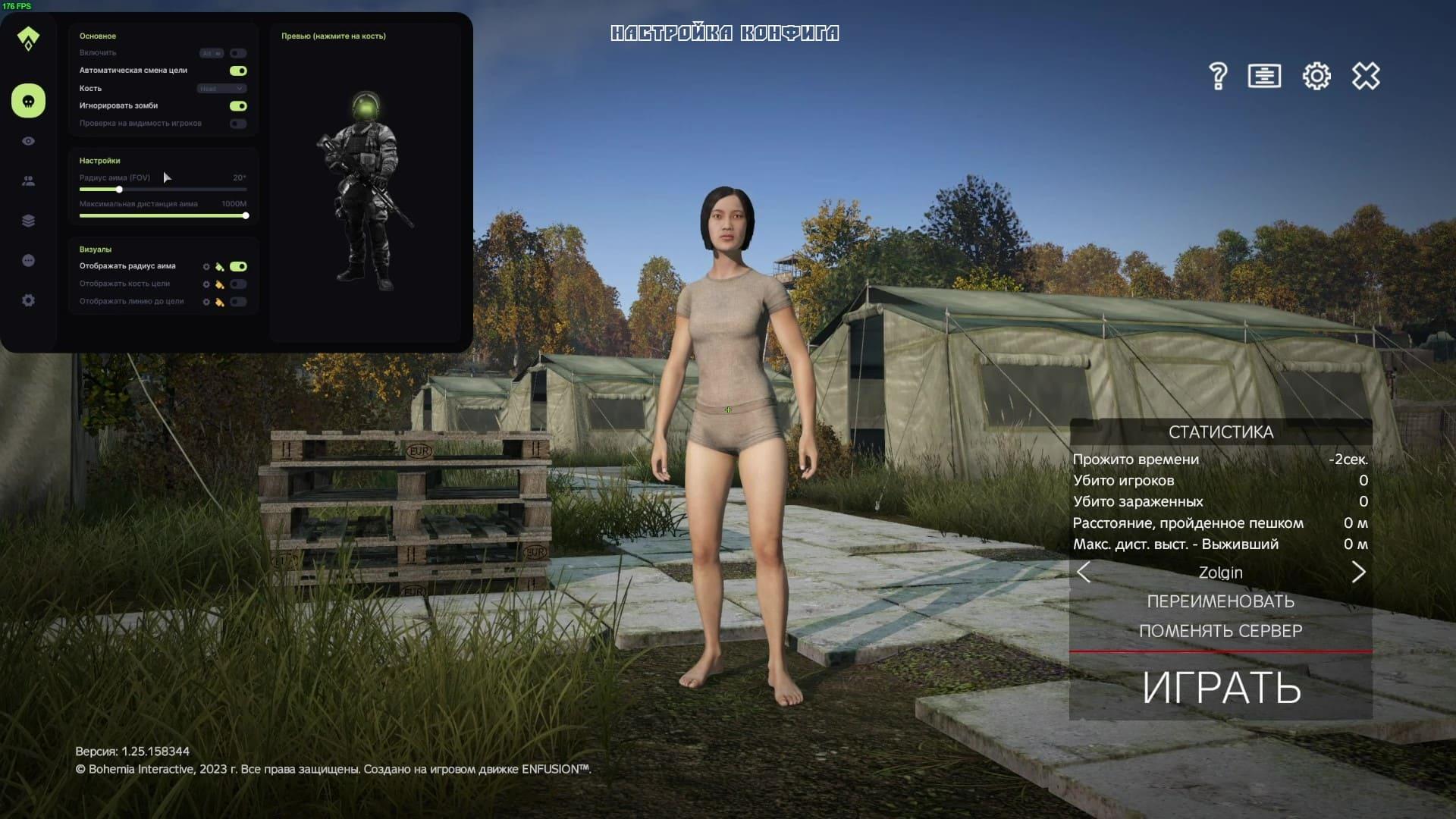Open game settings via the top-right gear icon
The image size is (1456, 819).
1316,76
